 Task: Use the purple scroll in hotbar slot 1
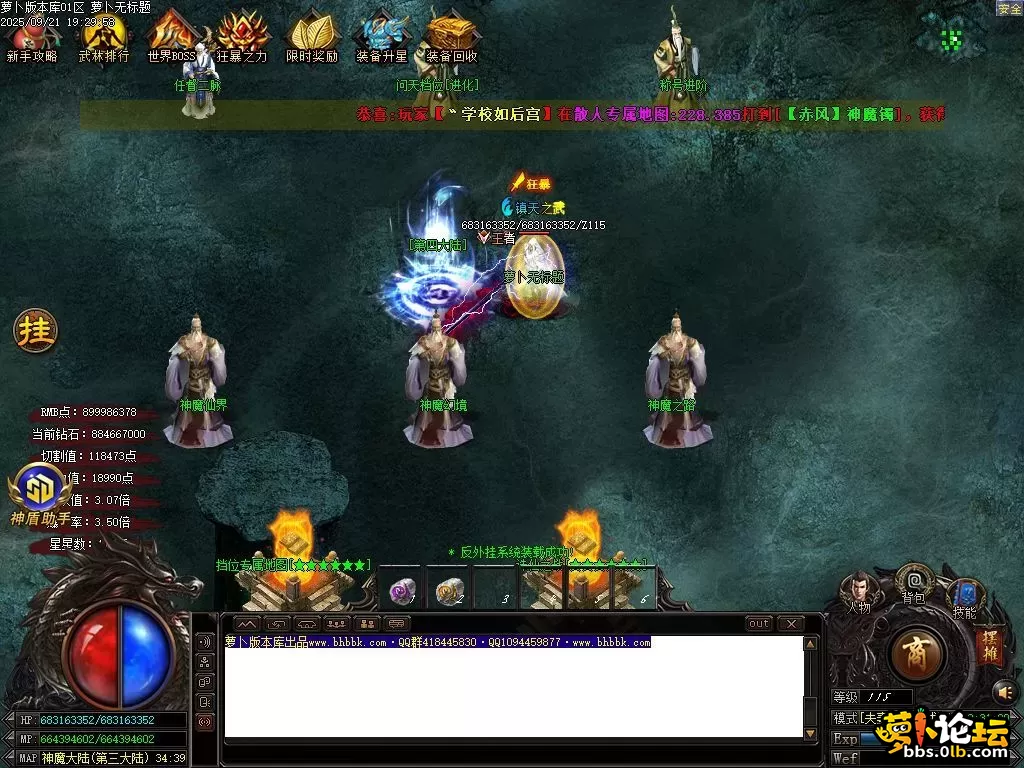pos(402,591)
